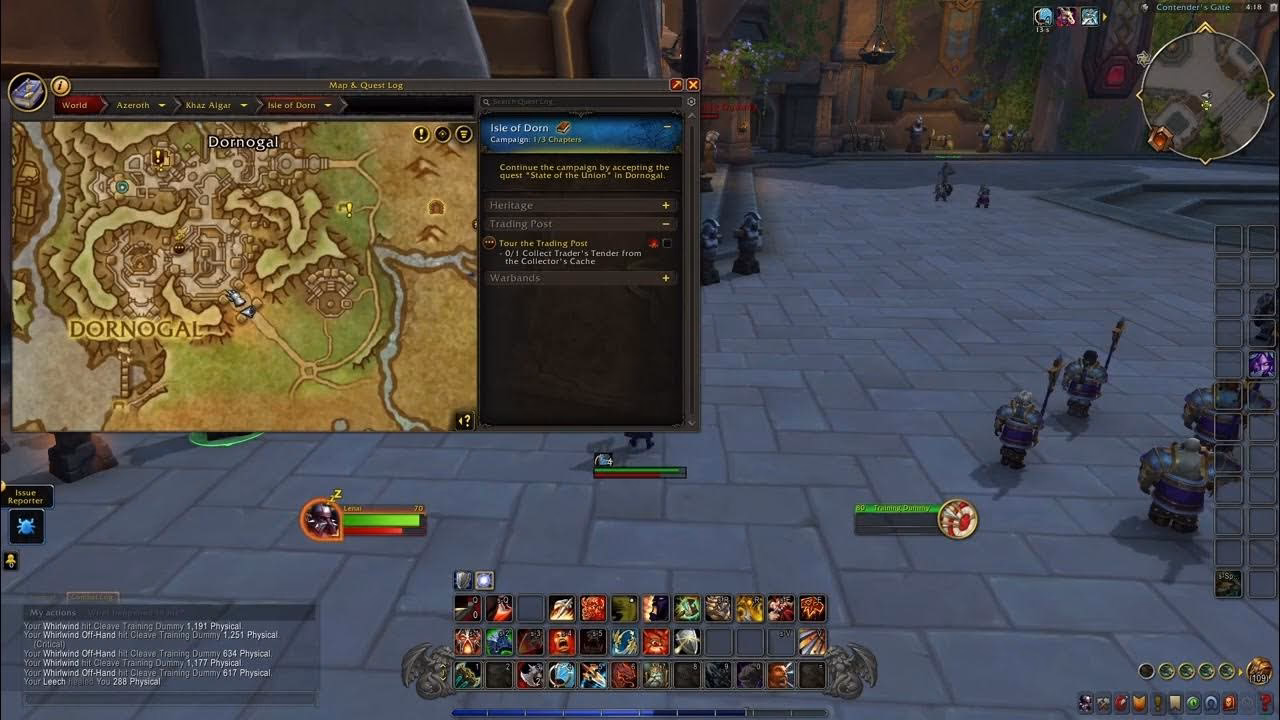Click the help question mark on the map corner

pos(464,420)
